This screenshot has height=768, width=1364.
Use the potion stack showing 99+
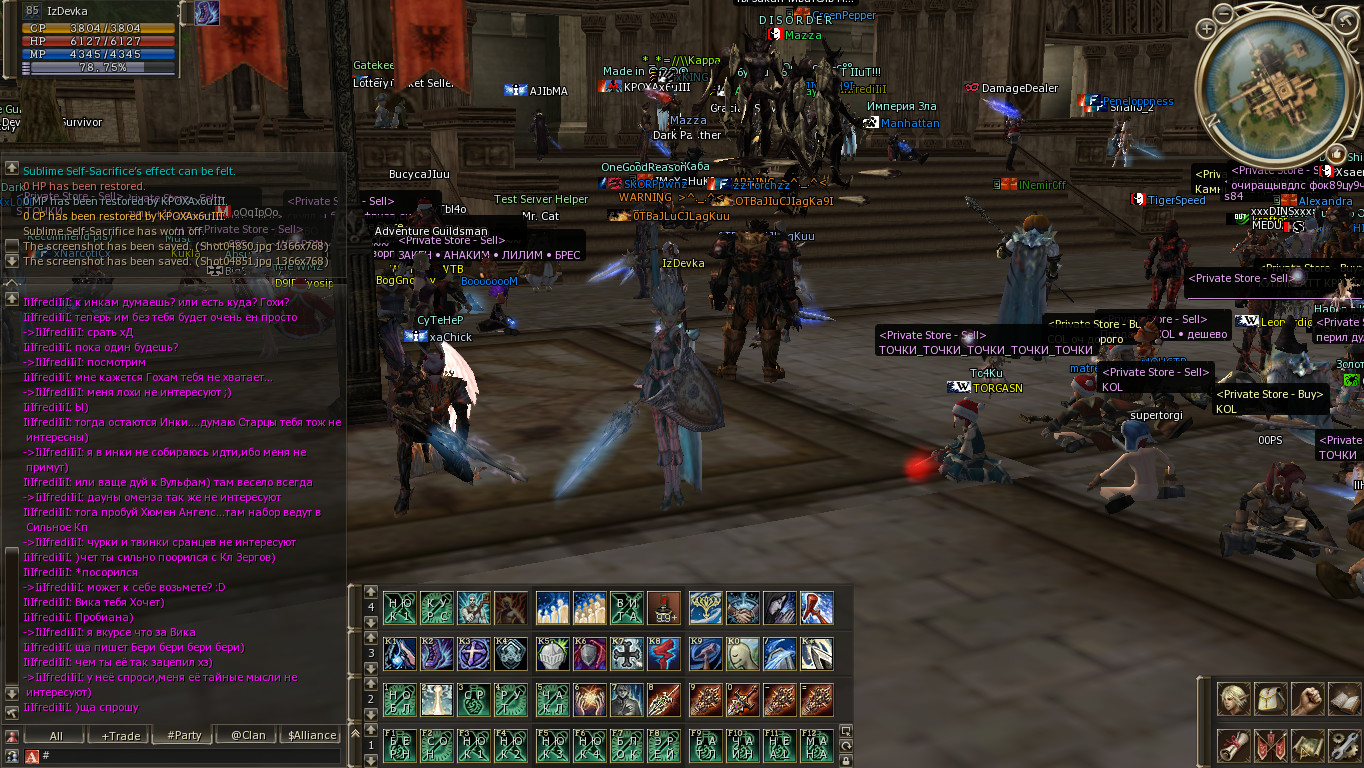point(665,608)
